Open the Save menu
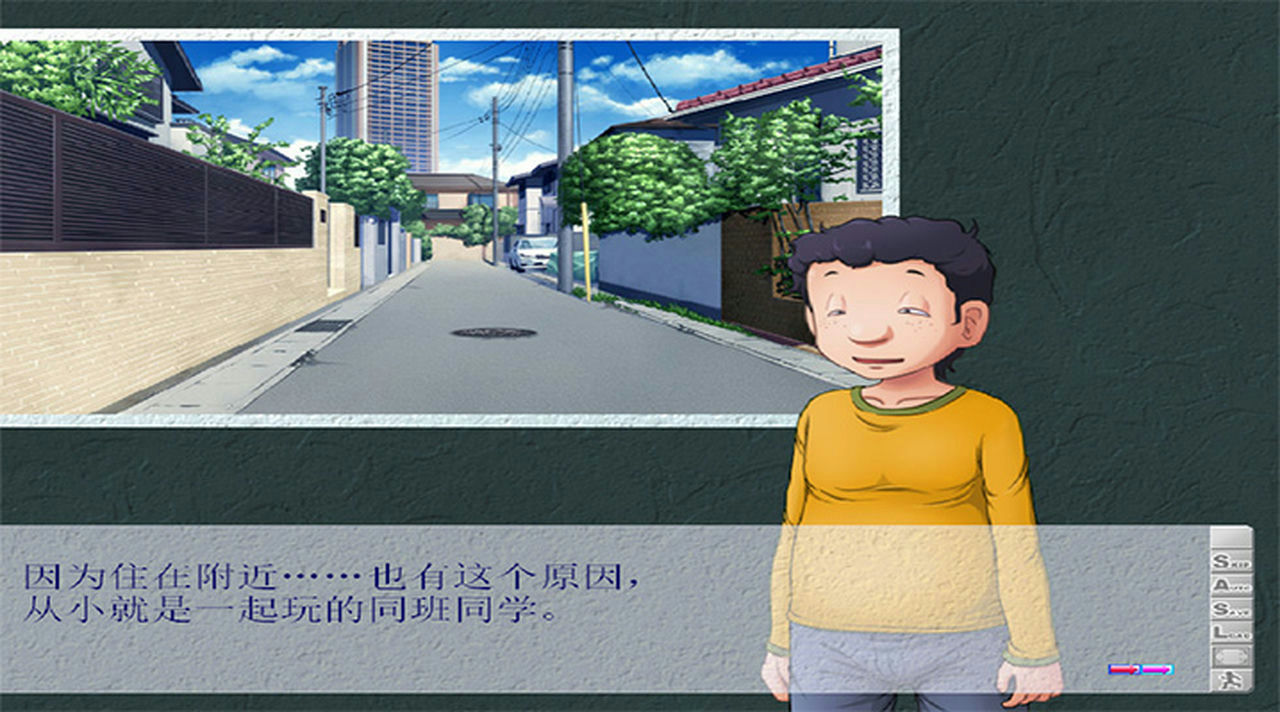1280x712 pixels. tap(1231, 609)
